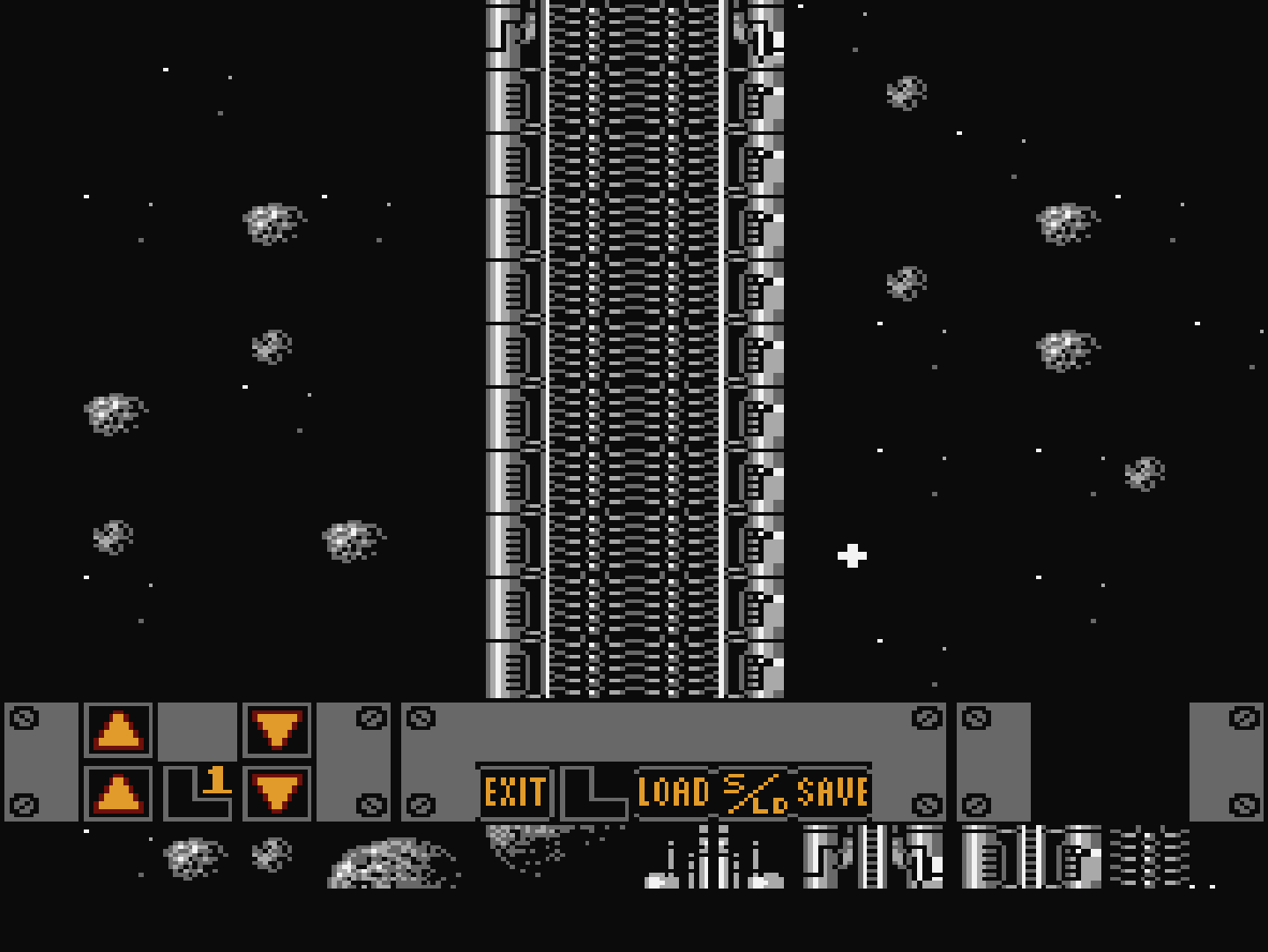
Task: Pick the large cratered asteroid tile from palette
Action: click(x=392, y=862)
